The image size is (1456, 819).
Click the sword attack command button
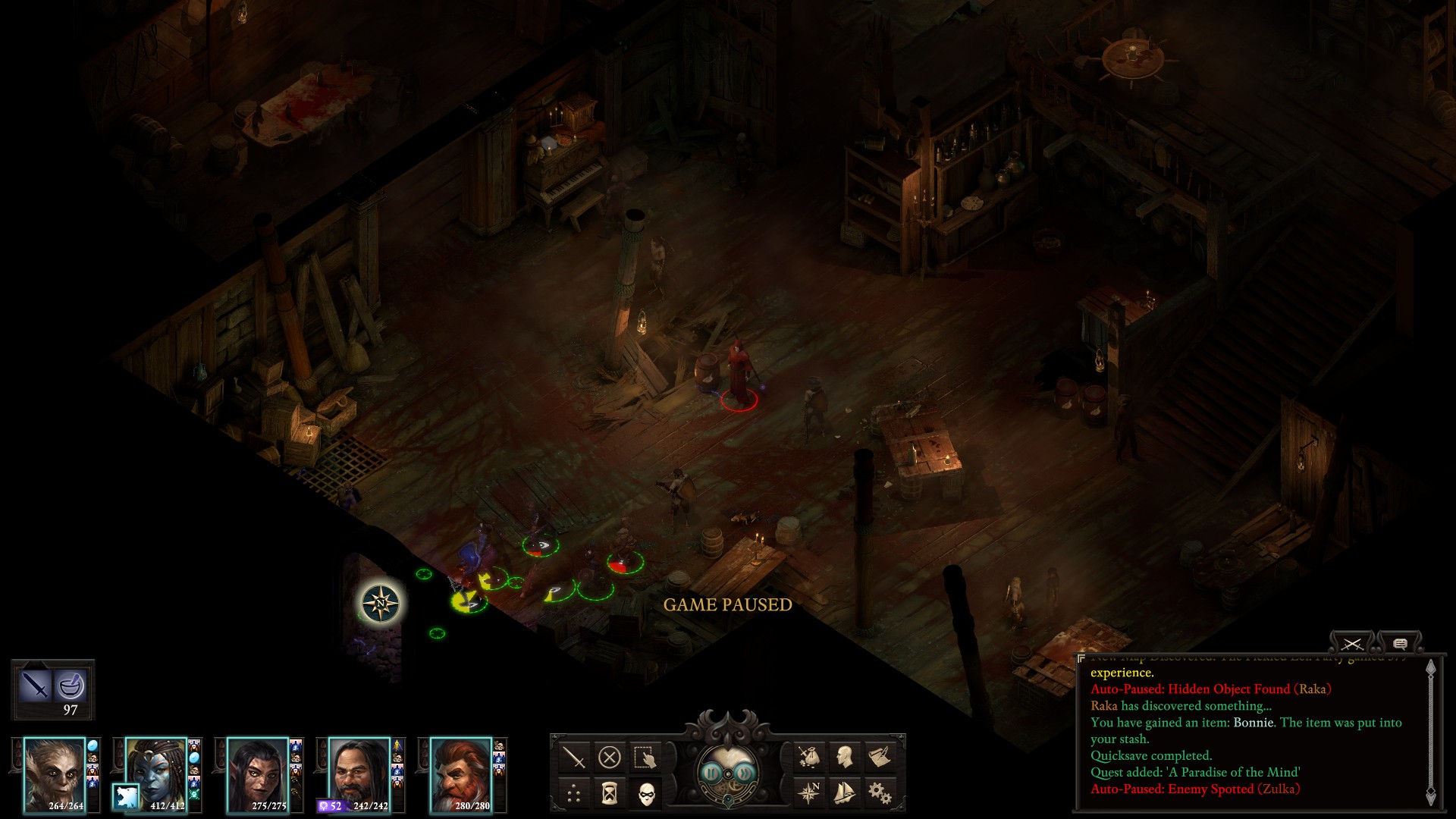[x=574, y=757]
